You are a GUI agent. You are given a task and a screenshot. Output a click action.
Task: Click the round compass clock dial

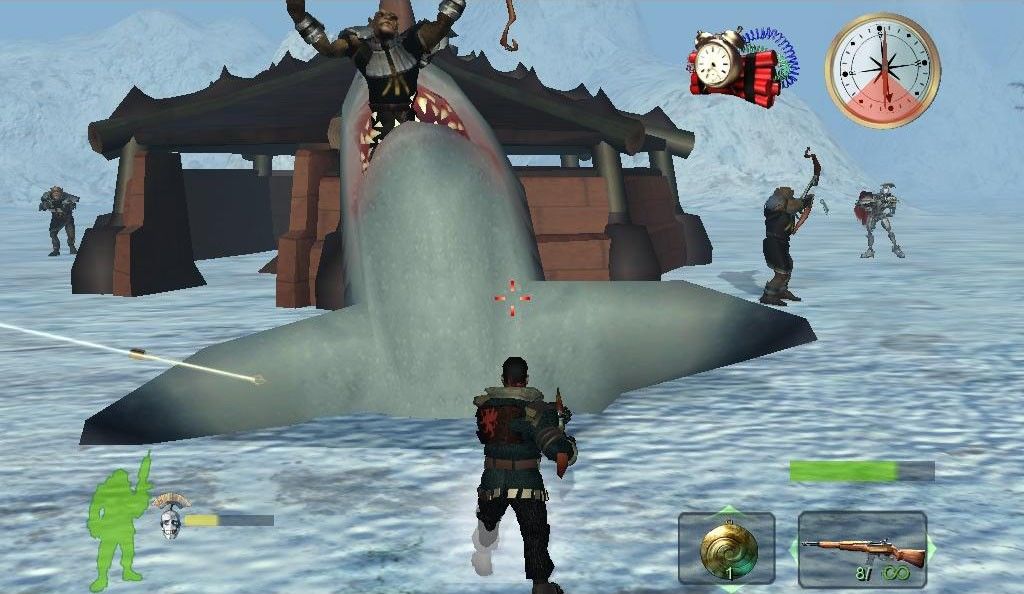(883, 70)
